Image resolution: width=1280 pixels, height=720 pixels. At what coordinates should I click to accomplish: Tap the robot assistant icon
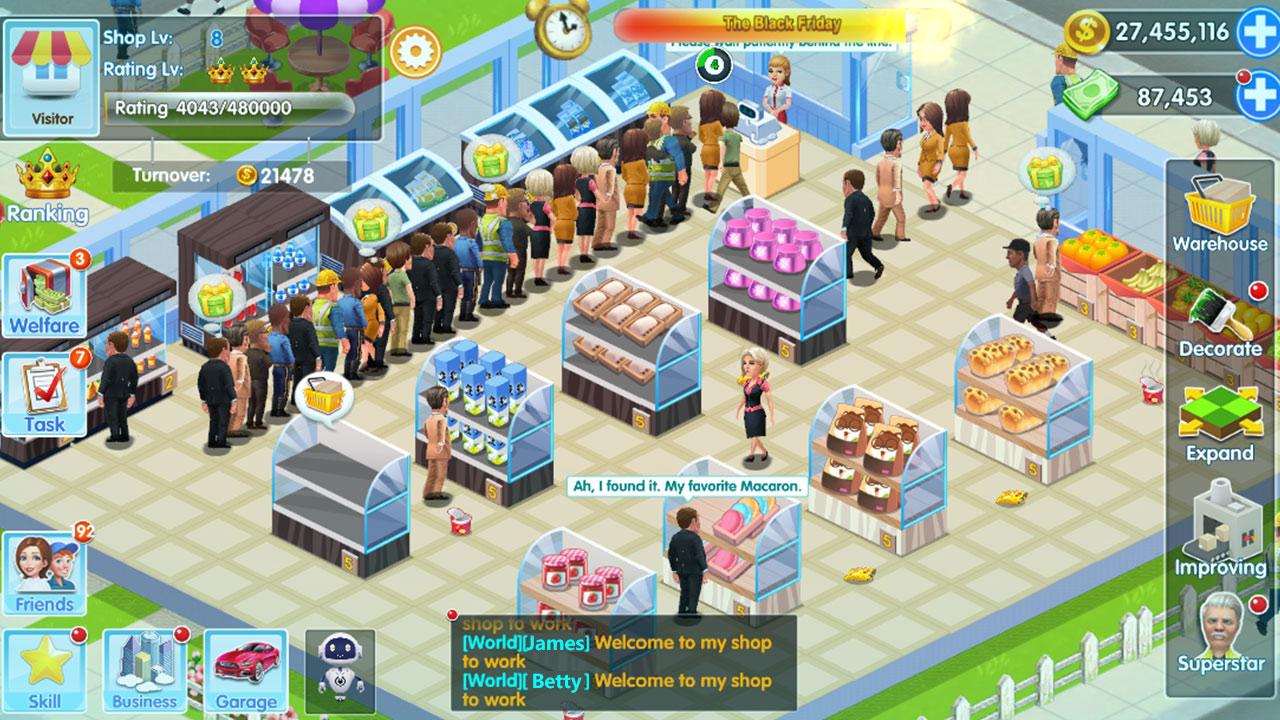click(339, 666)
